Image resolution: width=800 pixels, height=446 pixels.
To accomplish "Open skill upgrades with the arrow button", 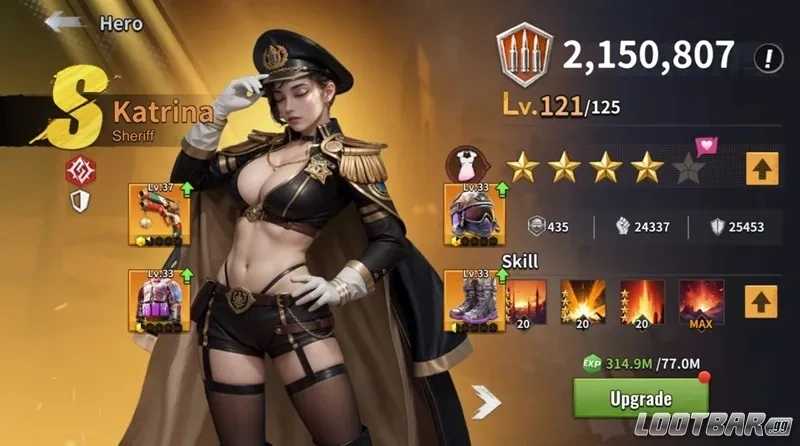I will pyautogui.click(x=761, y=299).
